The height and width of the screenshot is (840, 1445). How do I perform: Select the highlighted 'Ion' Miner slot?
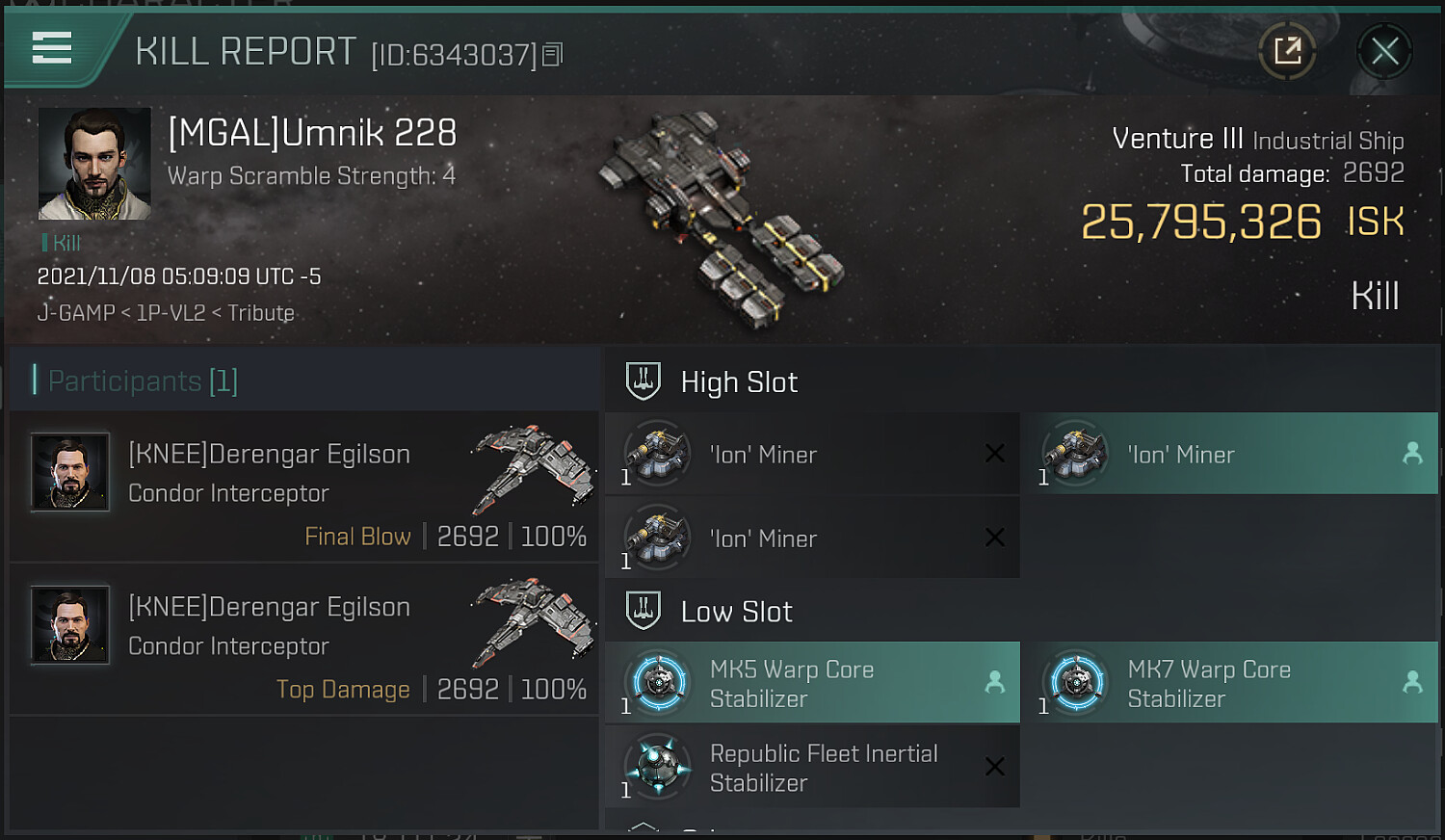[1230, 454]
